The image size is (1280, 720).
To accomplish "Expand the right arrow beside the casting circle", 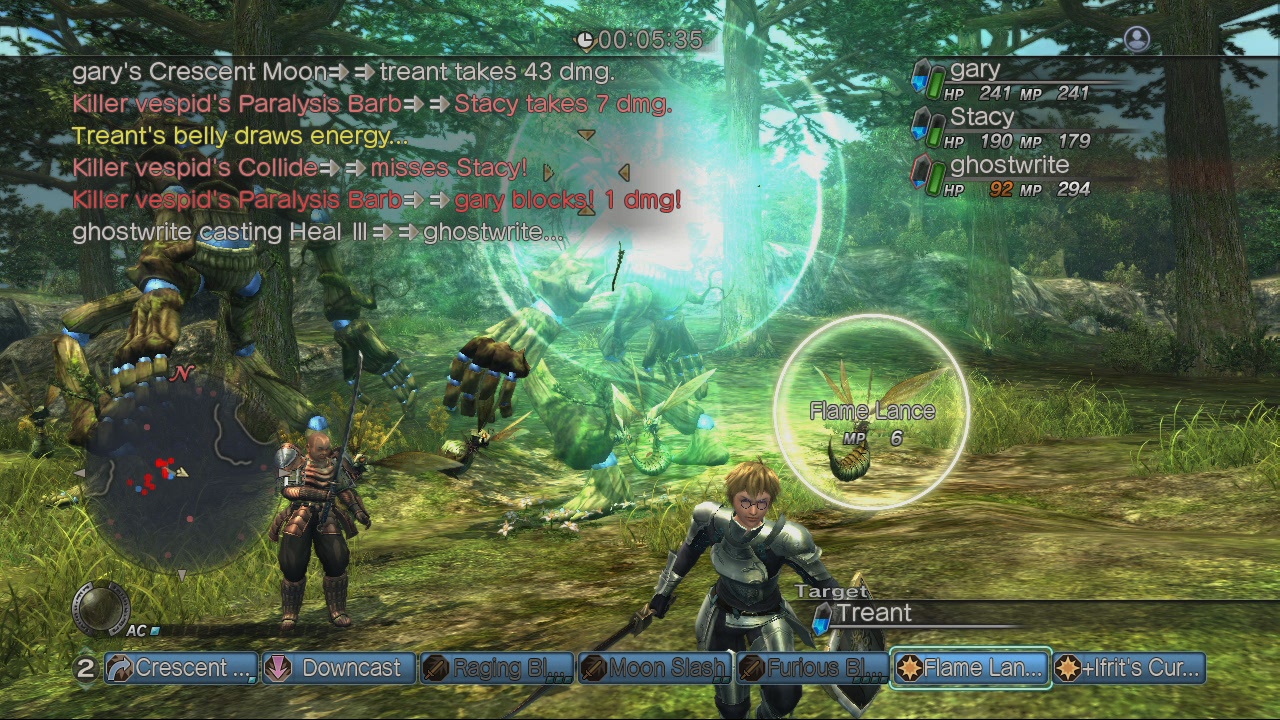I will coord(625,171).
